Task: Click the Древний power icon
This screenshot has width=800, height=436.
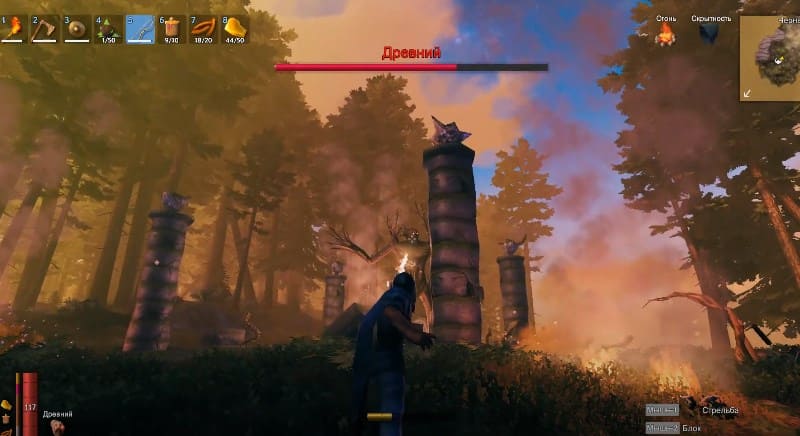Action: pos(56,427)
